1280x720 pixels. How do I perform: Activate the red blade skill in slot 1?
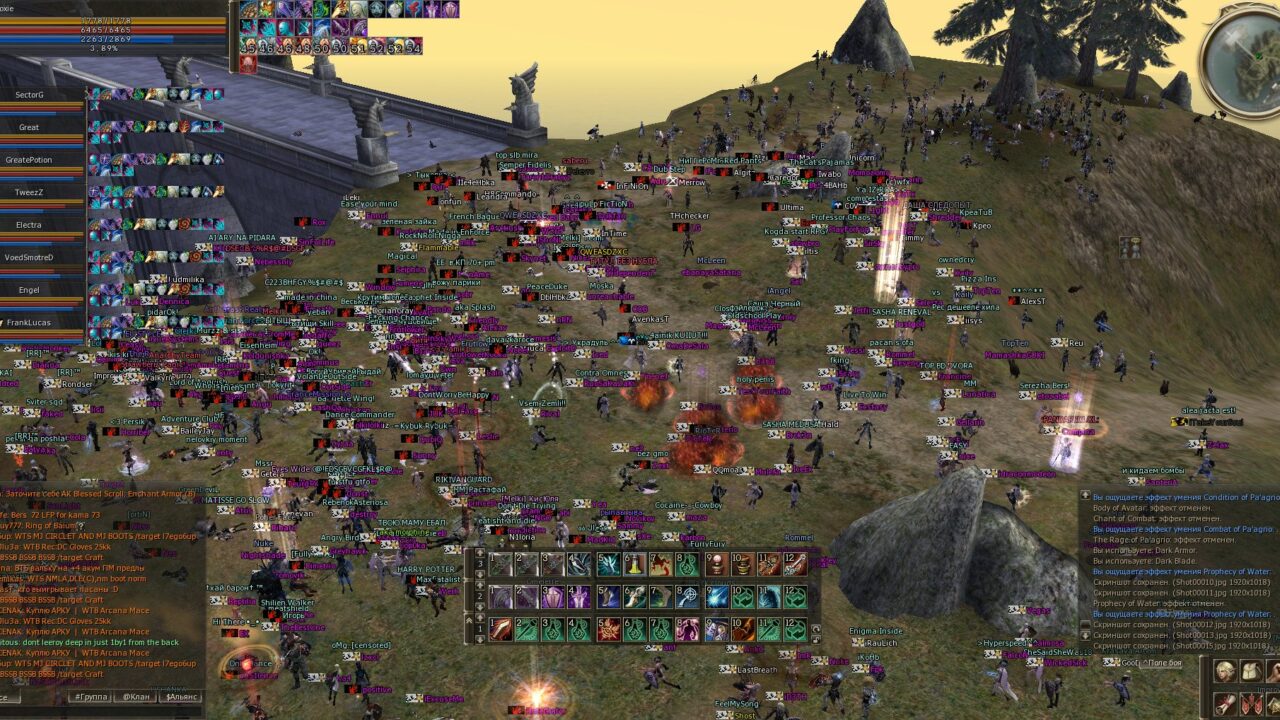pyautogui.click(x=501, y=630)
